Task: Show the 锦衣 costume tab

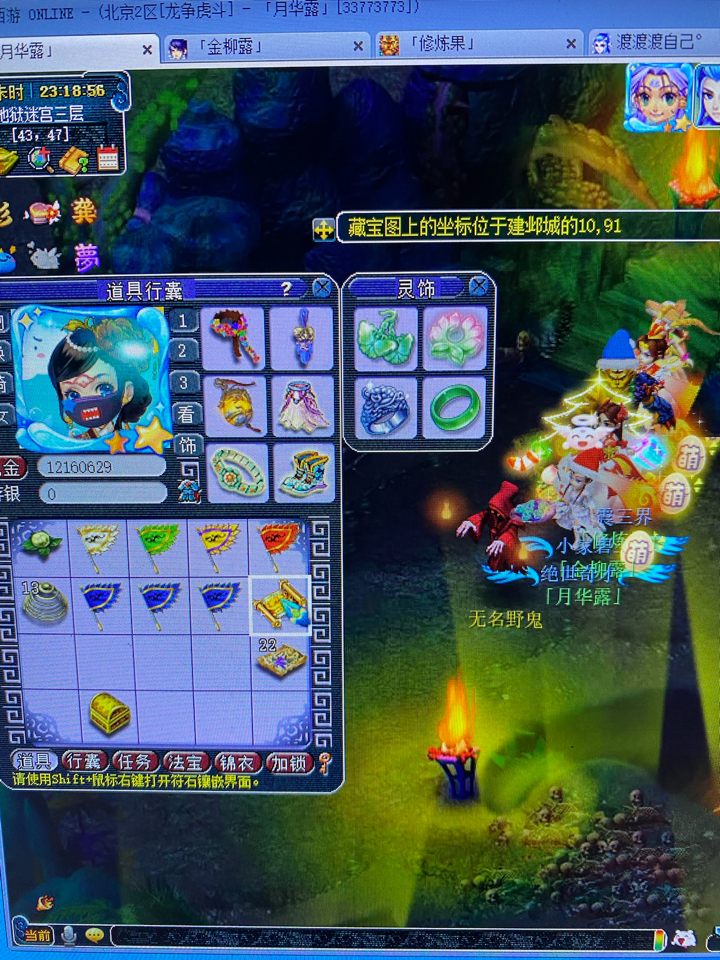Action: (x=238, y=763)
